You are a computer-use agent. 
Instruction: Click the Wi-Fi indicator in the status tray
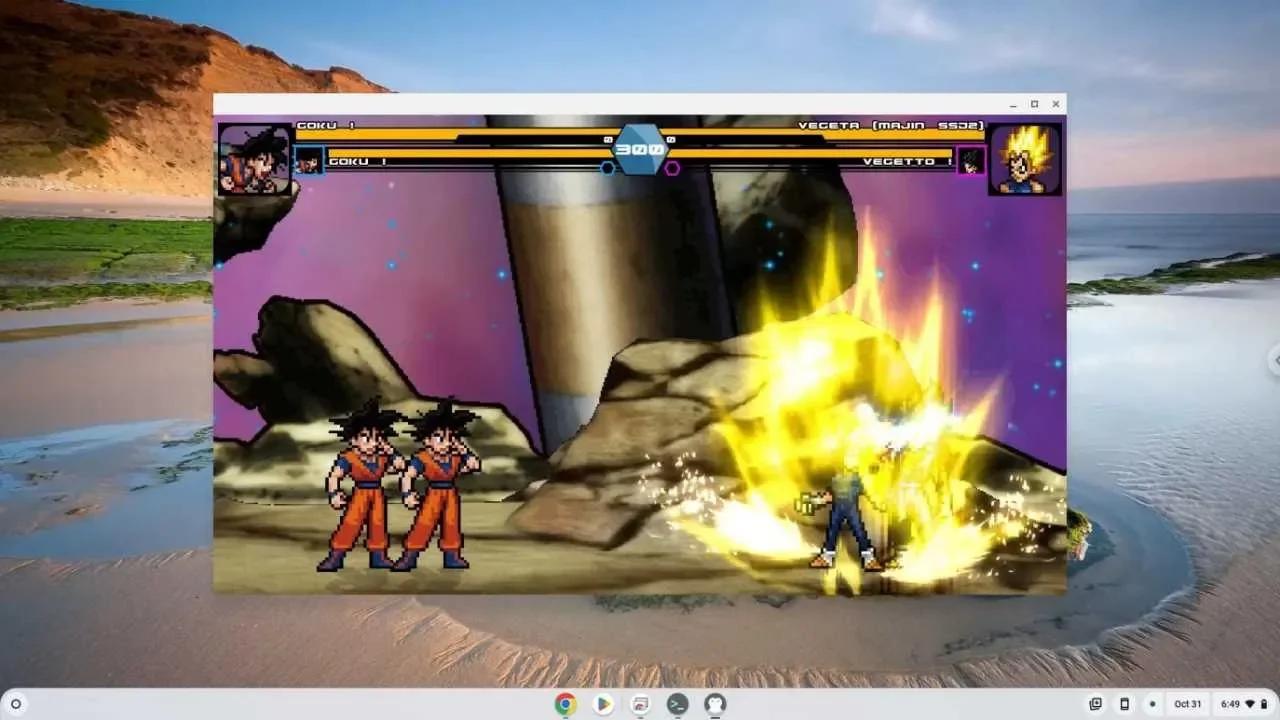point(1250,704)
